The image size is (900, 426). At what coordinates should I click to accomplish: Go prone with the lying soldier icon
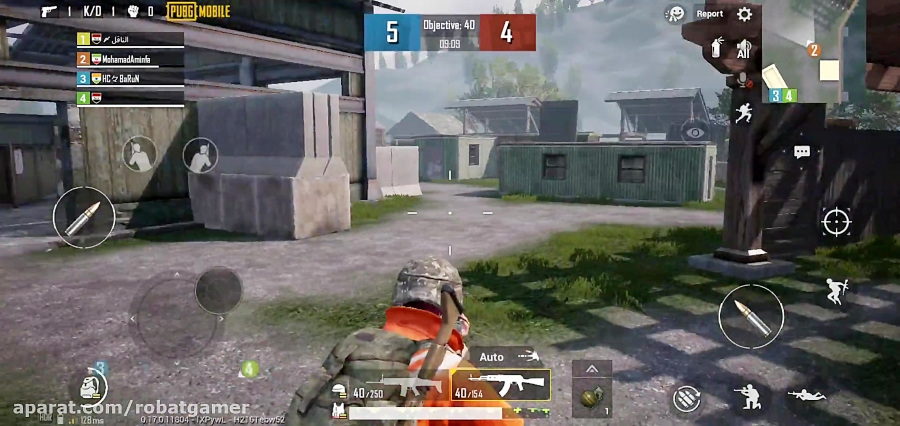click(806, 397)
